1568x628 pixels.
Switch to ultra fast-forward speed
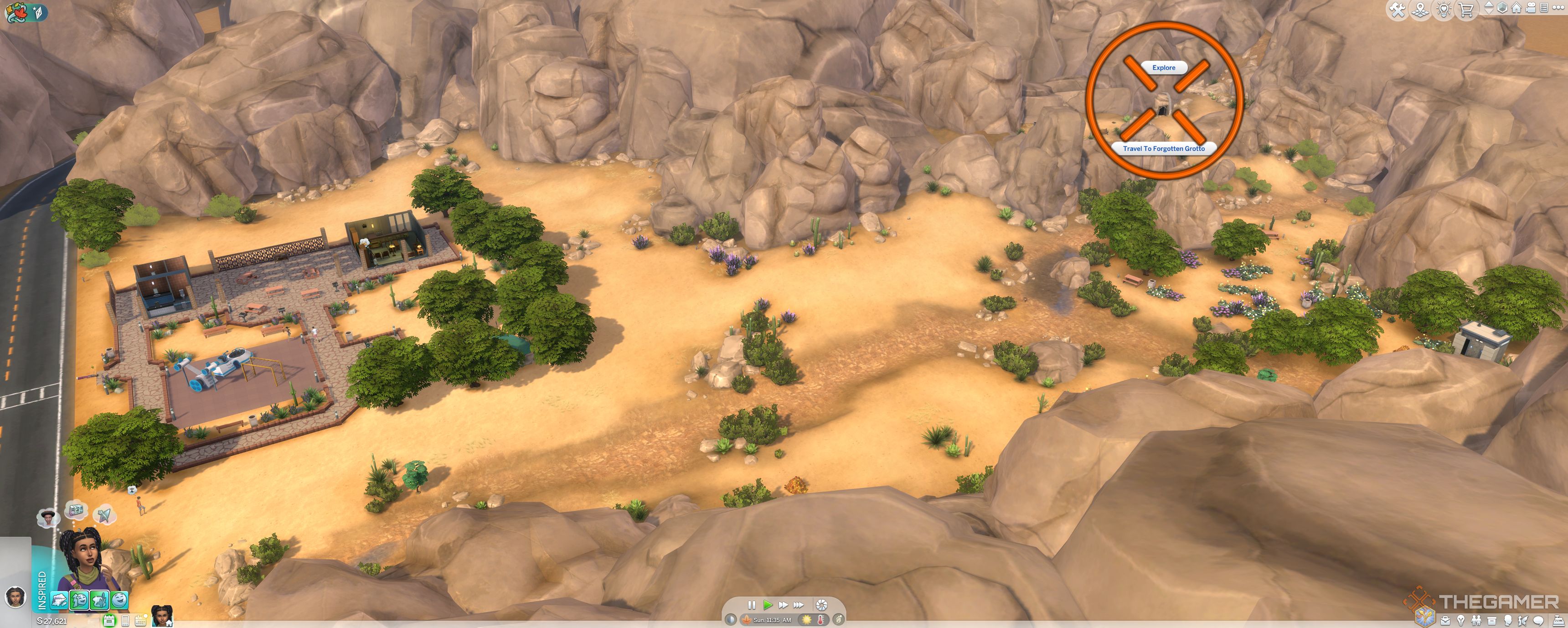(x=799, y=605)
